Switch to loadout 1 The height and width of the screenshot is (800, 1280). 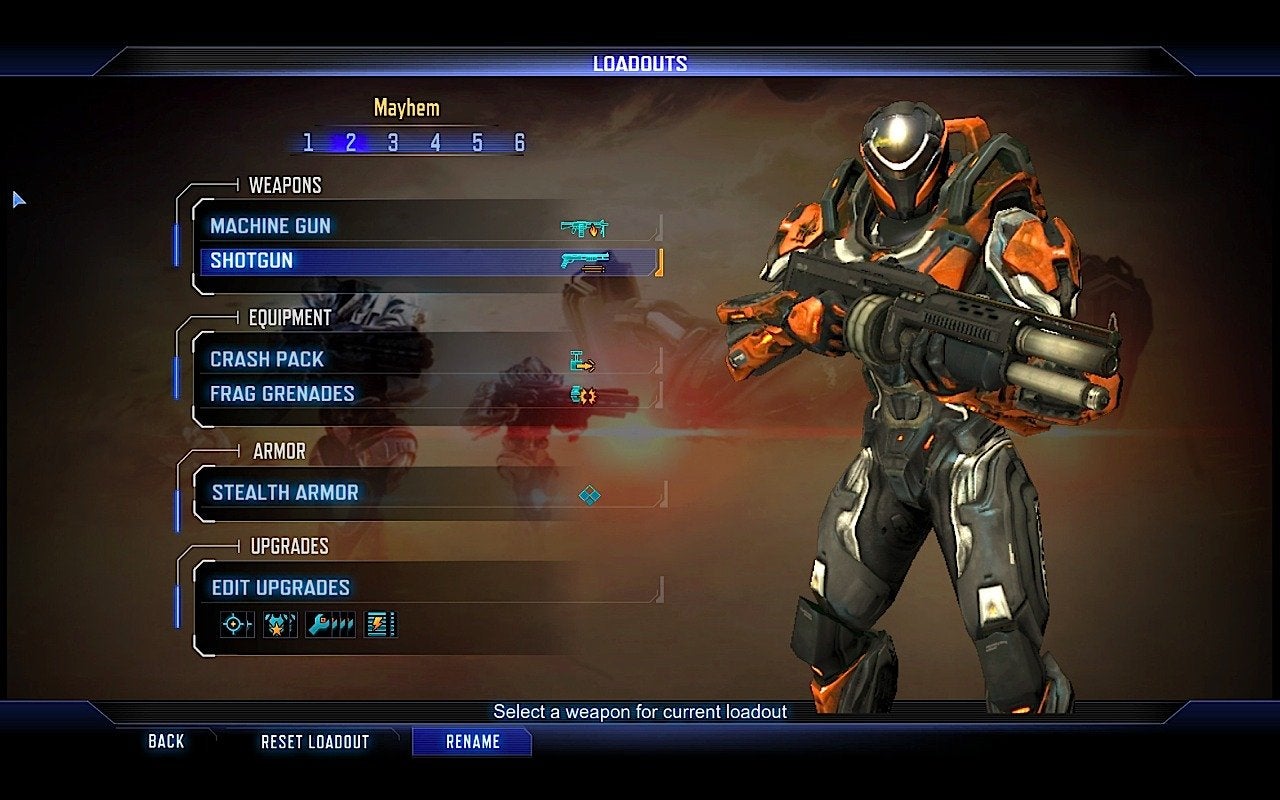pos(308,143)
